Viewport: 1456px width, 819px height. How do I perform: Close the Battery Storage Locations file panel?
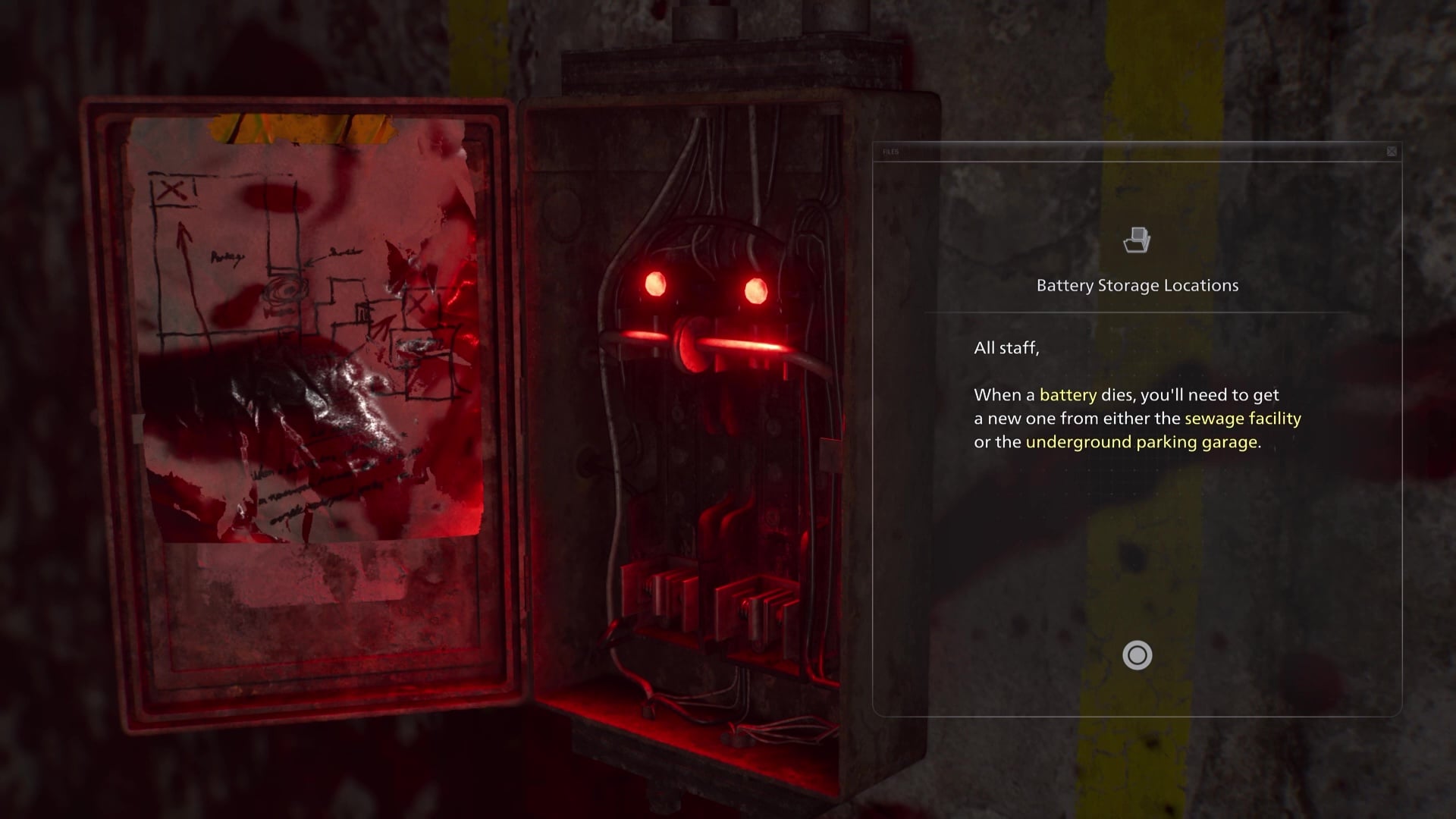coord(1392,152)
